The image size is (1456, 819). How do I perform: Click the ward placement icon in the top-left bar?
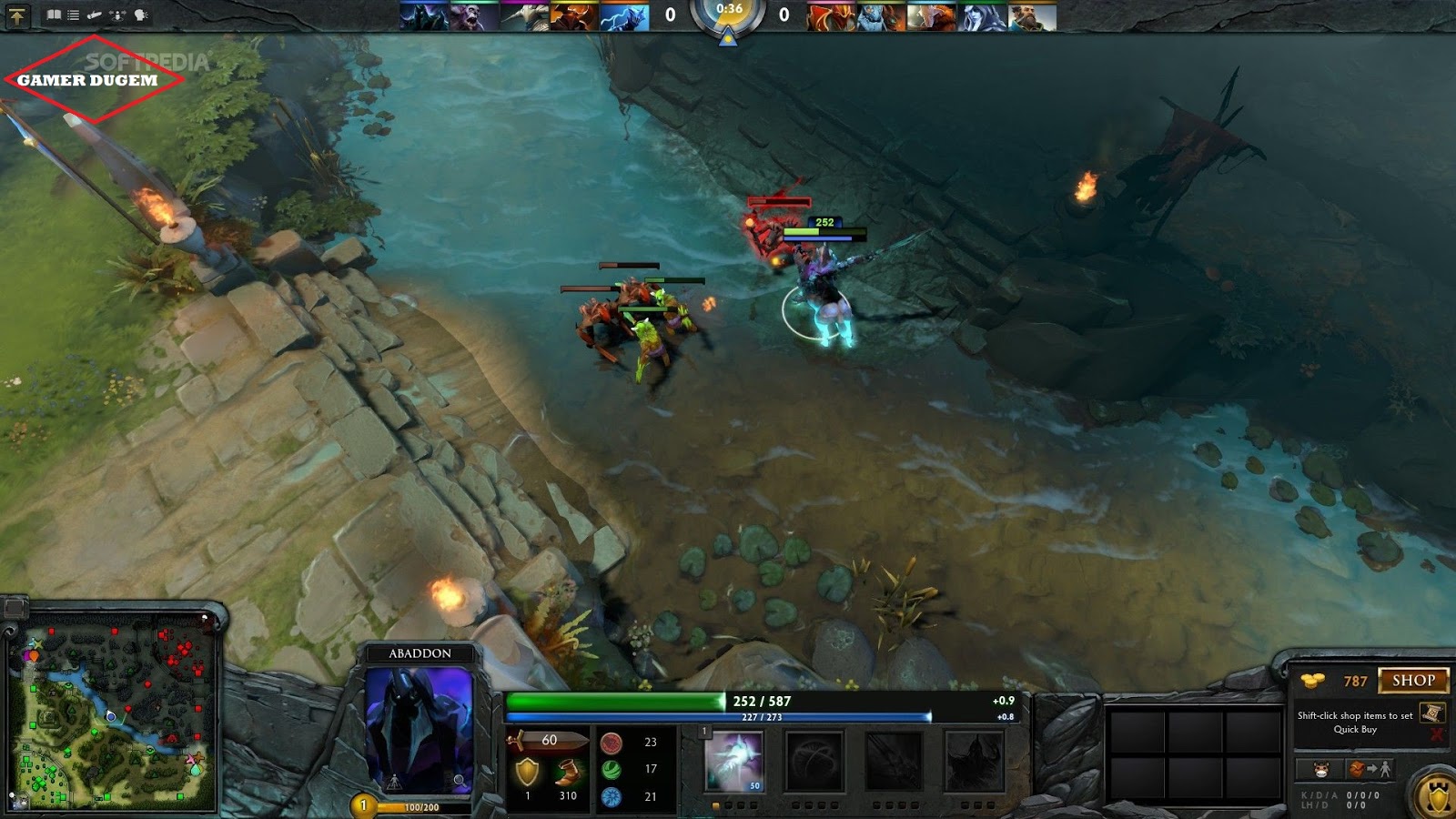coord(116,14)
